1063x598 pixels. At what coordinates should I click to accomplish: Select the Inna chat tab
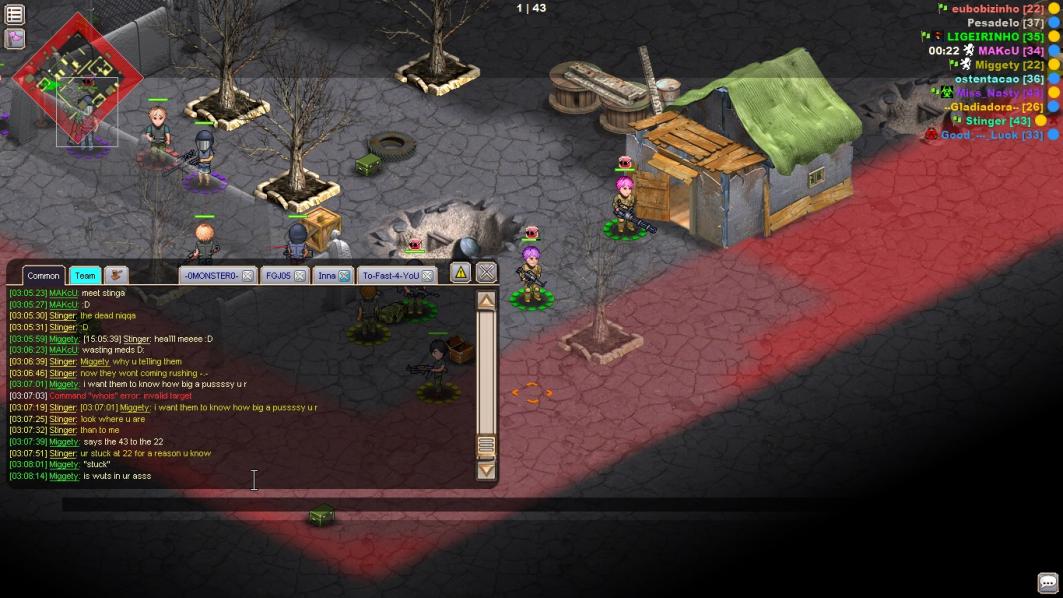pos(327,276)
